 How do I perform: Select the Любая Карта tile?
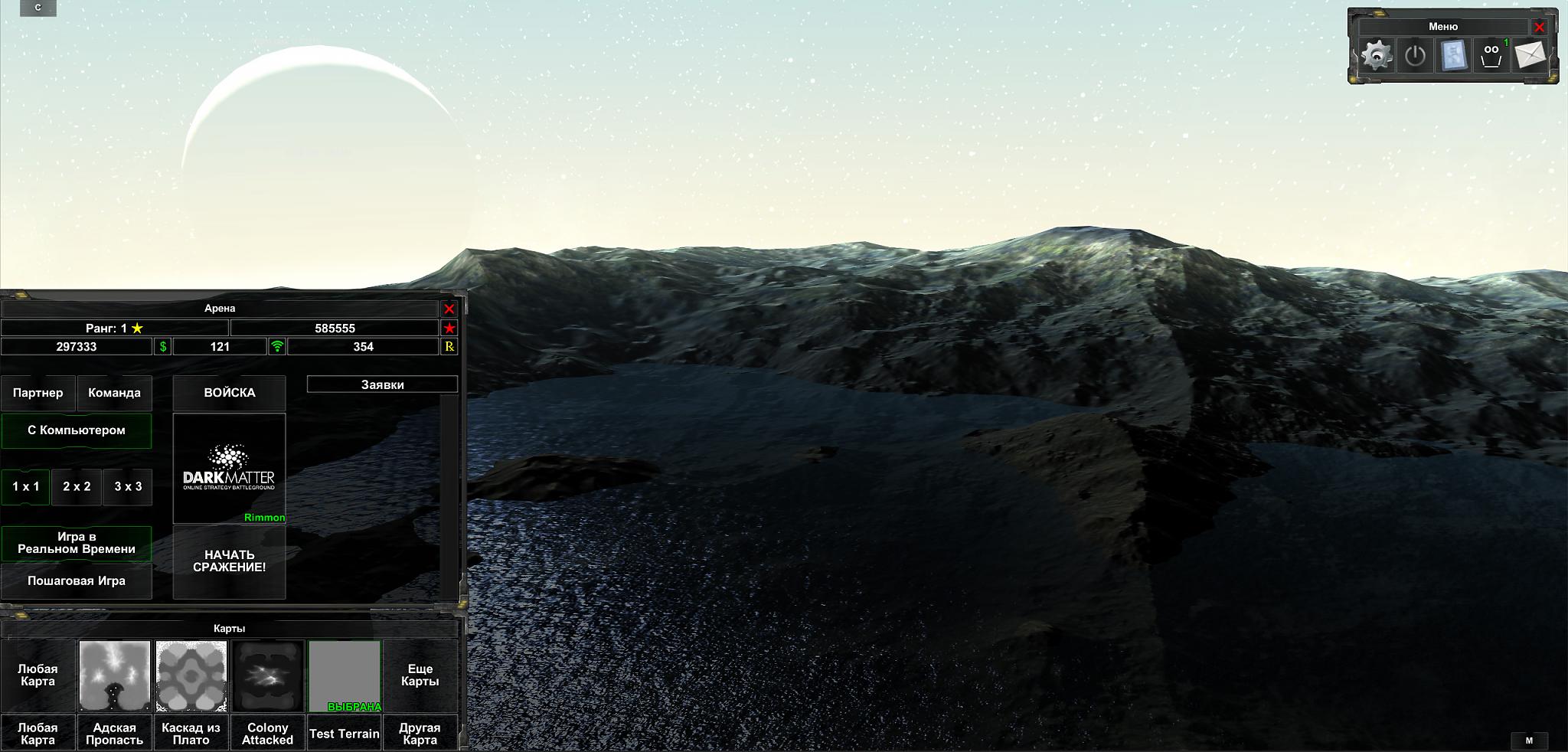coord(38,675)
